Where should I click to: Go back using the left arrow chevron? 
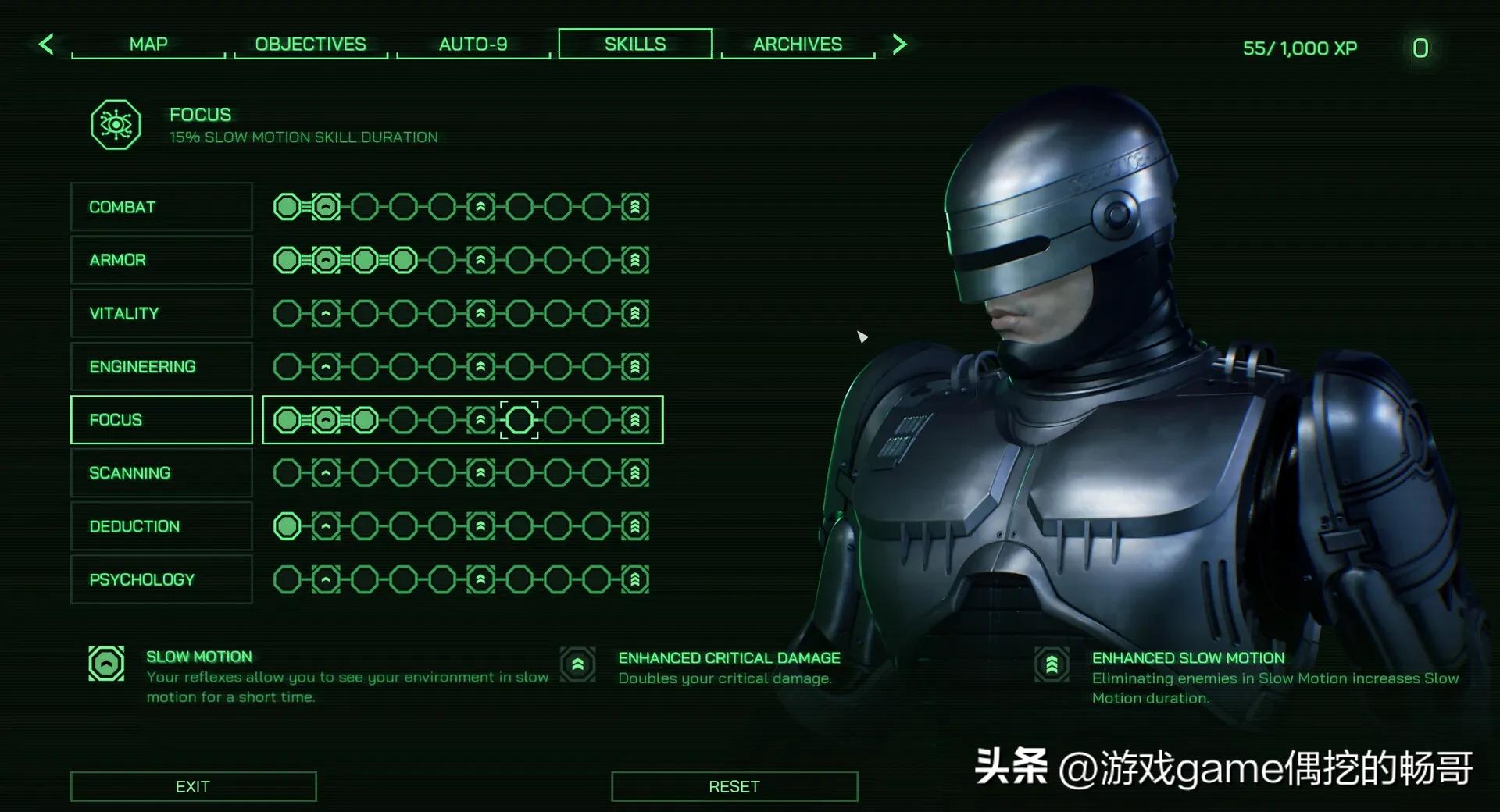coord(47,44)
